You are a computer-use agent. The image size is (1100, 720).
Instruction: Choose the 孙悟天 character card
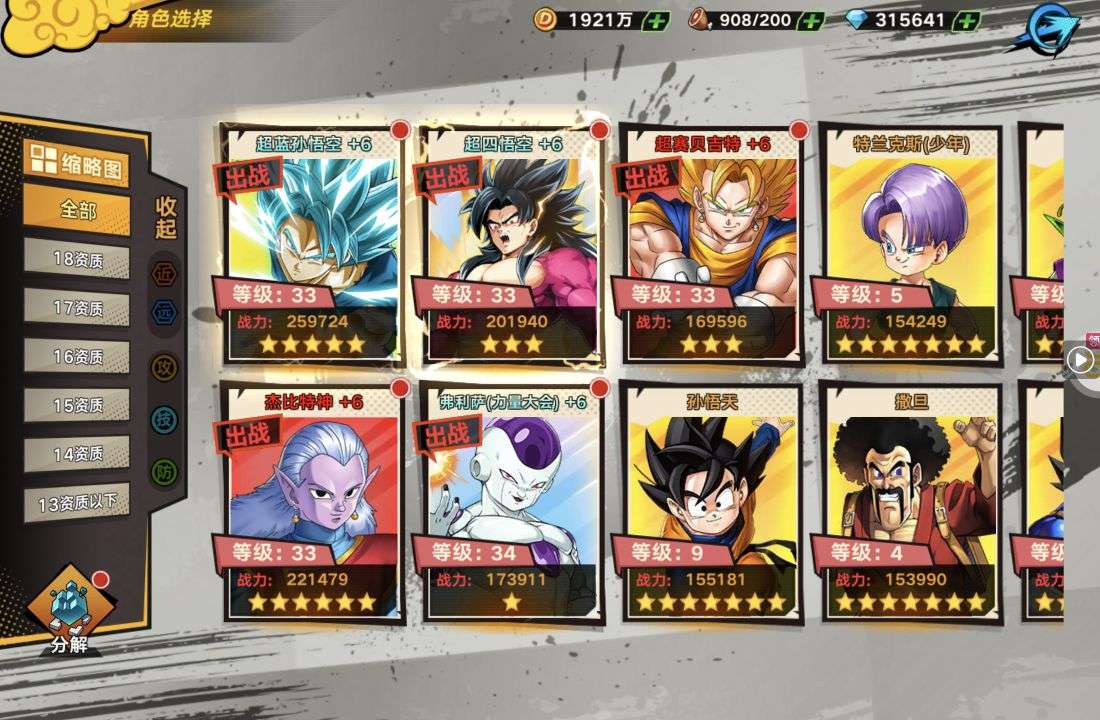(712, 500)
